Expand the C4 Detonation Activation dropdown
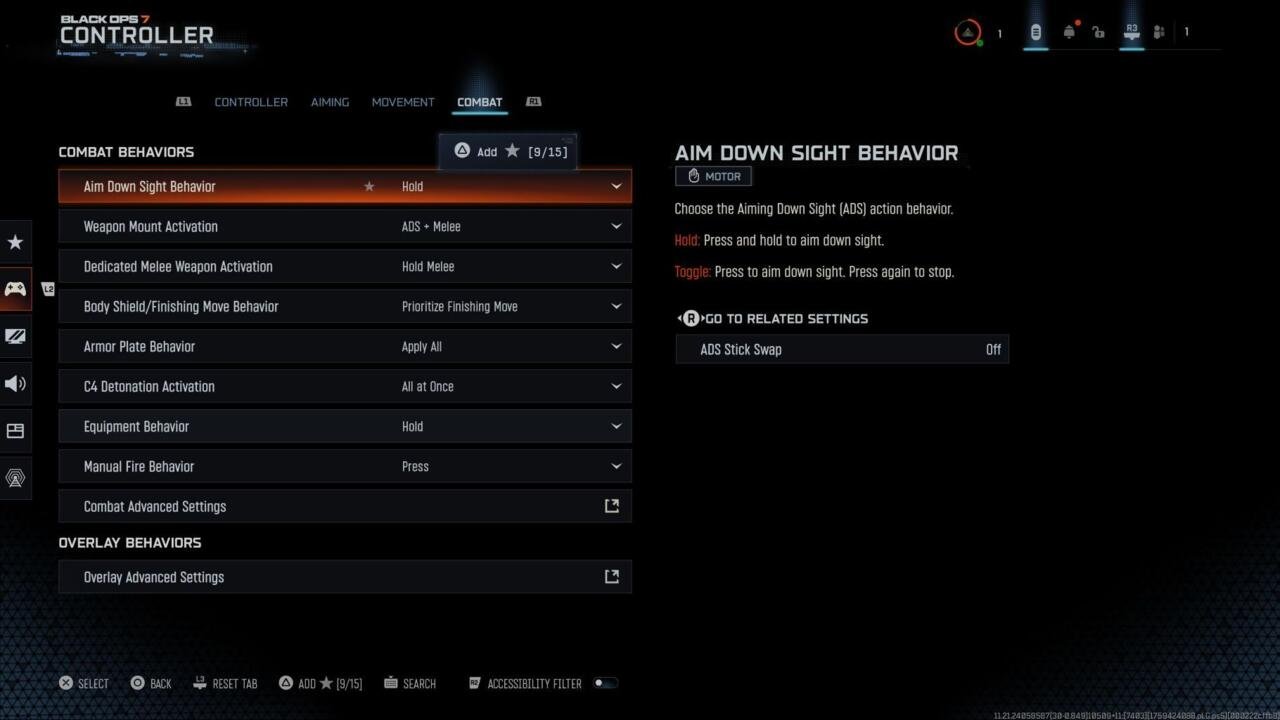 [617, 386]
